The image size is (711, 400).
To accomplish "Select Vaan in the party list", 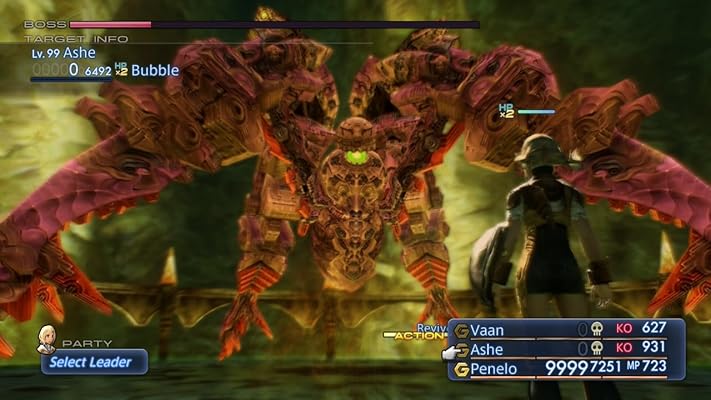I will coord(490,329).
